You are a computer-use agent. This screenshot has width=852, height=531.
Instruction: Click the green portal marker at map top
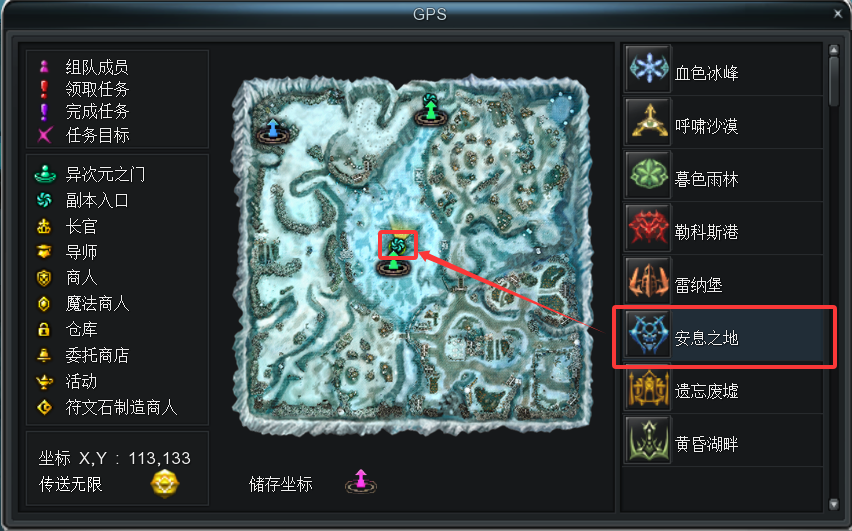(x=430, y=109)
